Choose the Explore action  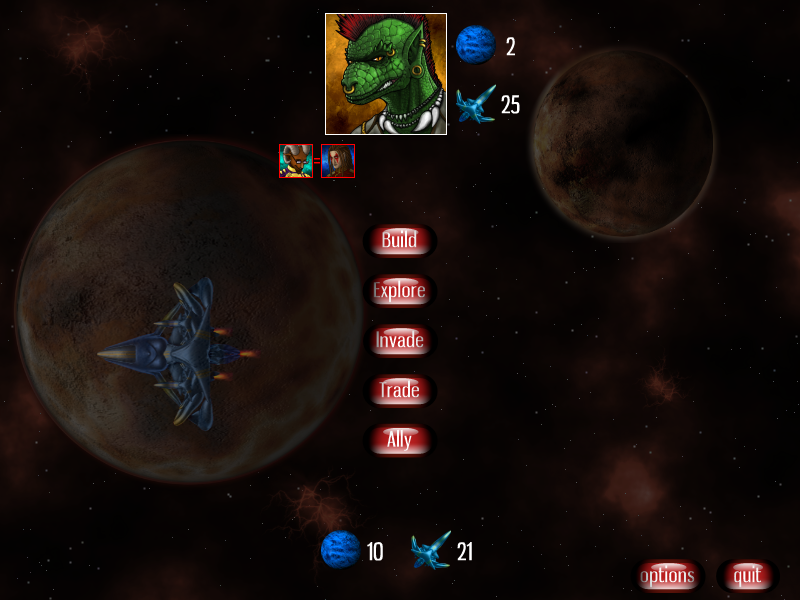click(x=399, y=291)
